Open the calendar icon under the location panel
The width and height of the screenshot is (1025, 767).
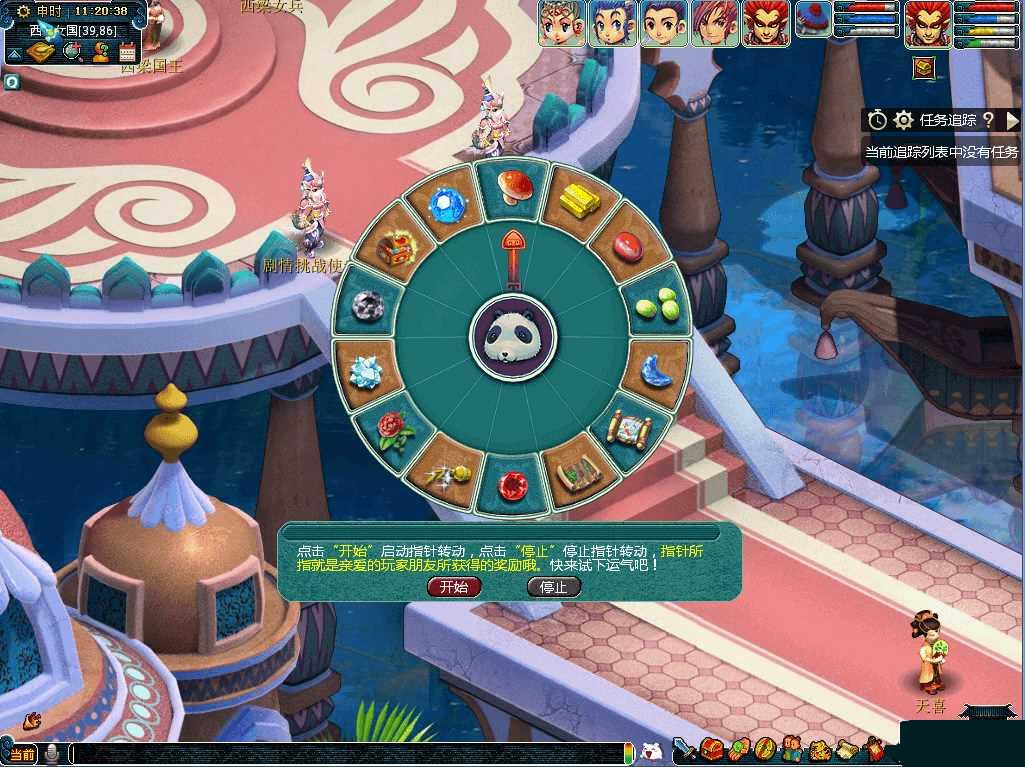[x=127, y=52]
